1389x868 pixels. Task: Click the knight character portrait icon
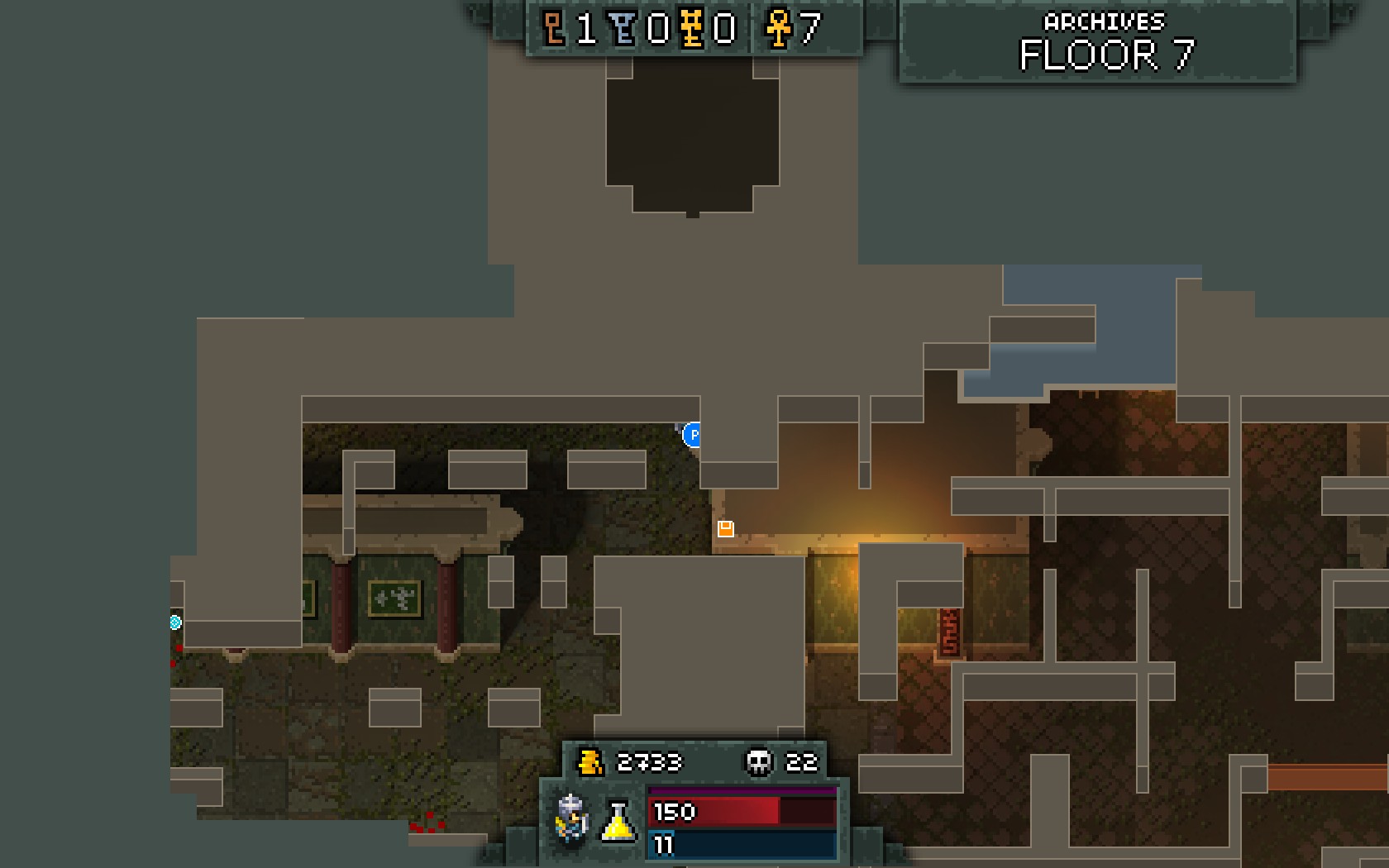point(571,817)
